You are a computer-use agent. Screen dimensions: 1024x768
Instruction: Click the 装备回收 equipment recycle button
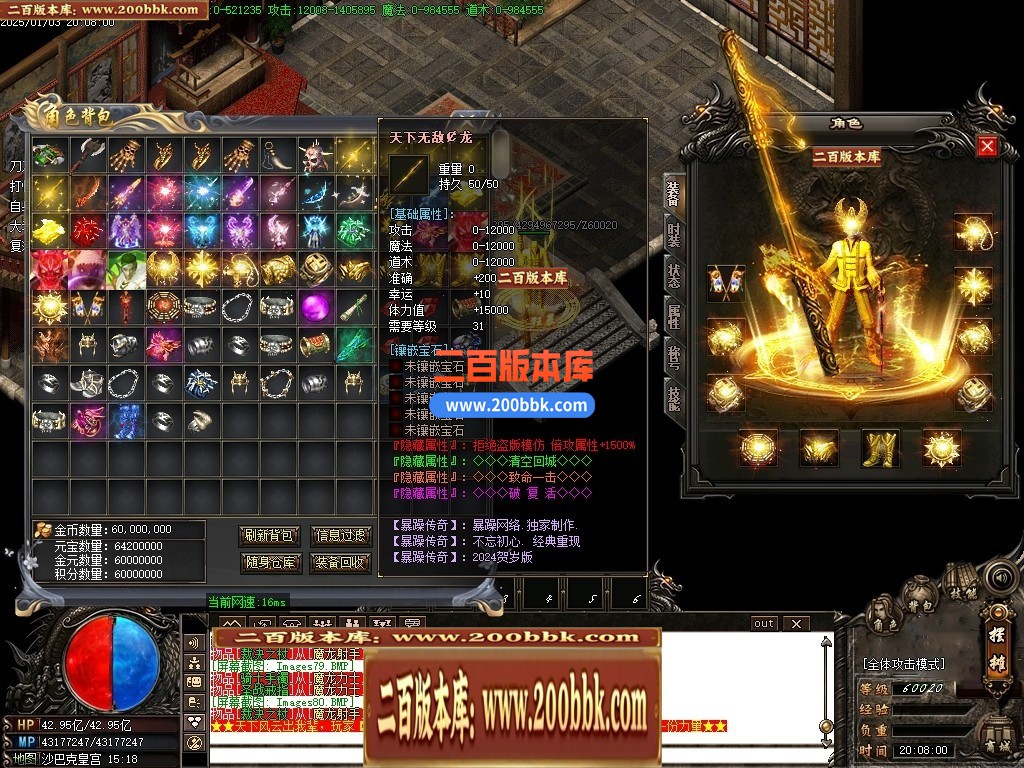(x=341, y=562)
